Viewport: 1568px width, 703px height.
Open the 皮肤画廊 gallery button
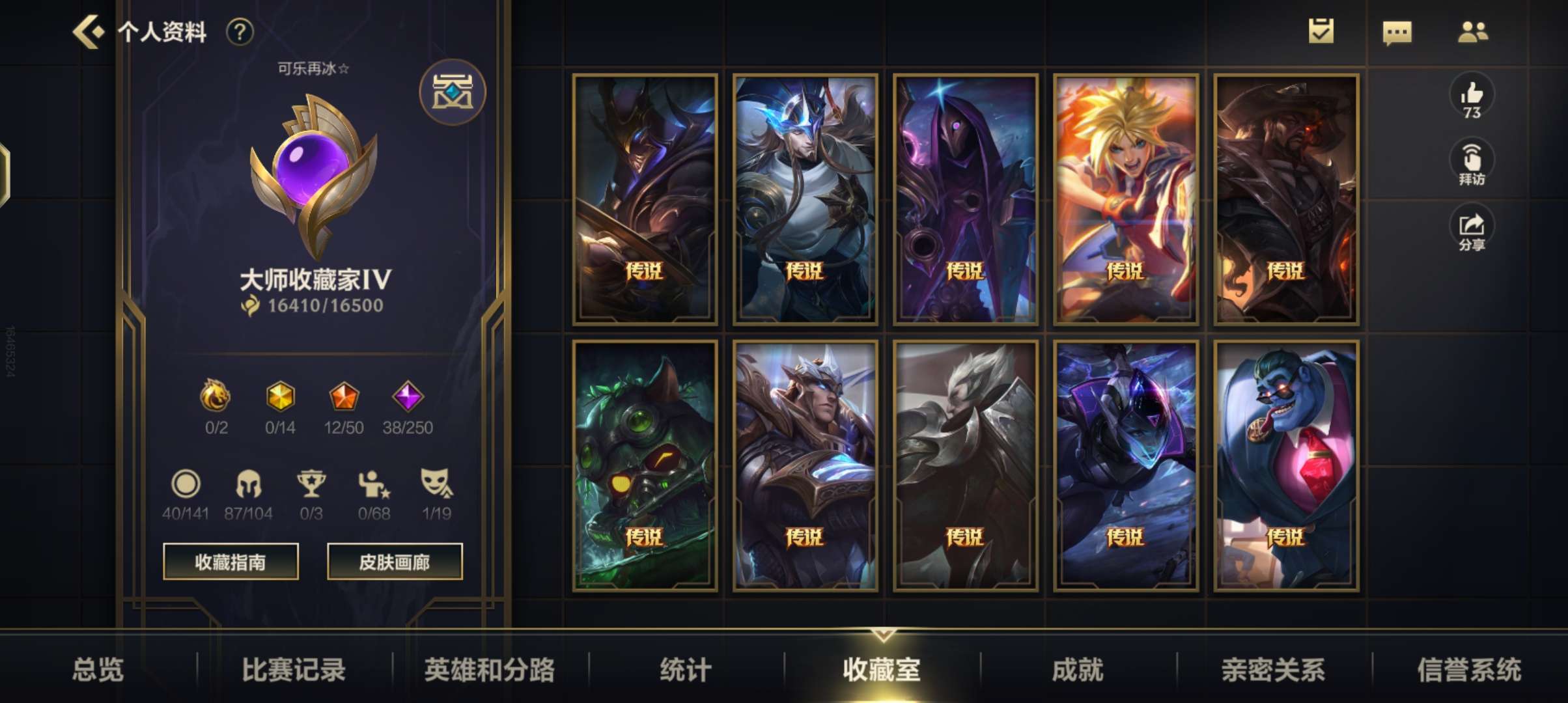(395, 561)
